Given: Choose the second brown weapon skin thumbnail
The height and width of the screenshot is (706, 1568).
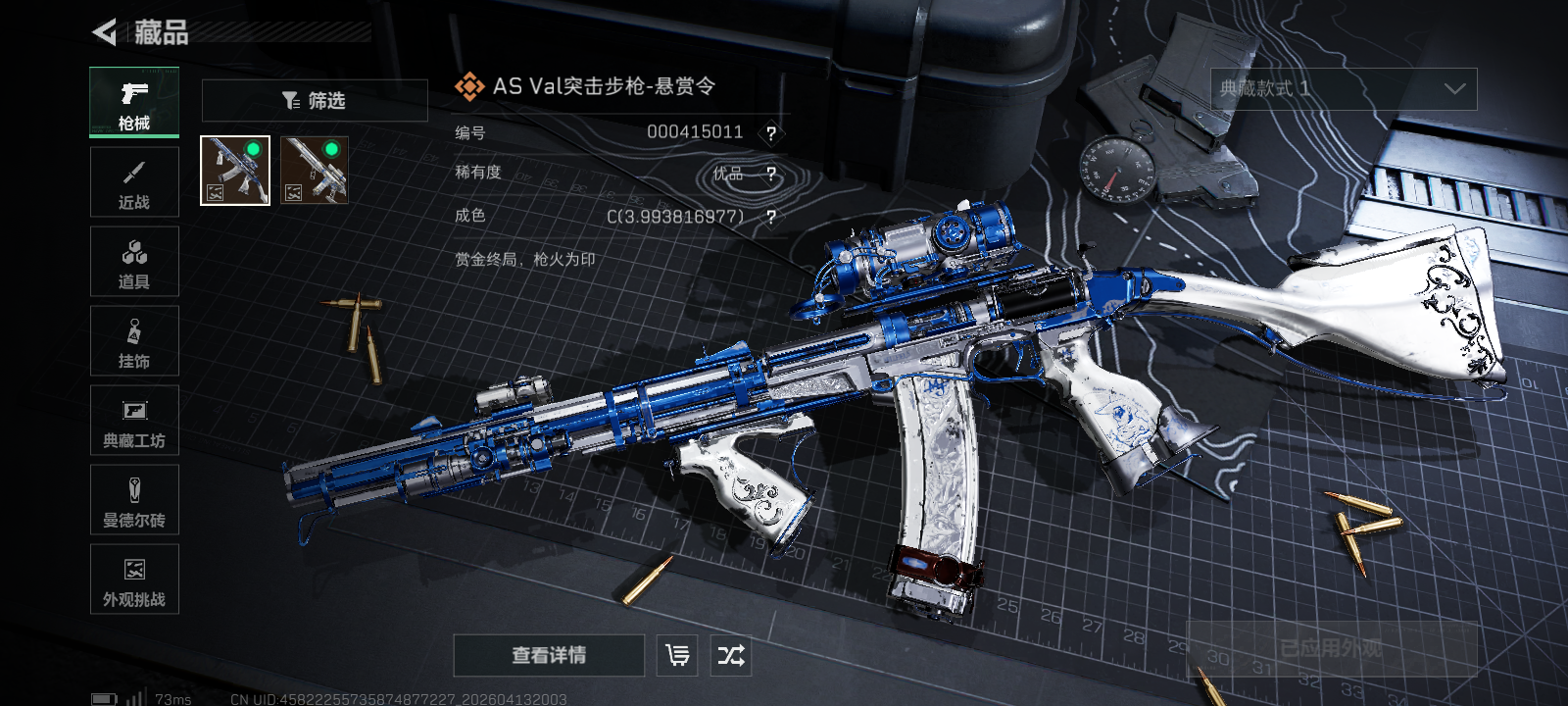Looking at the screenshot, I should click(315, 171).
